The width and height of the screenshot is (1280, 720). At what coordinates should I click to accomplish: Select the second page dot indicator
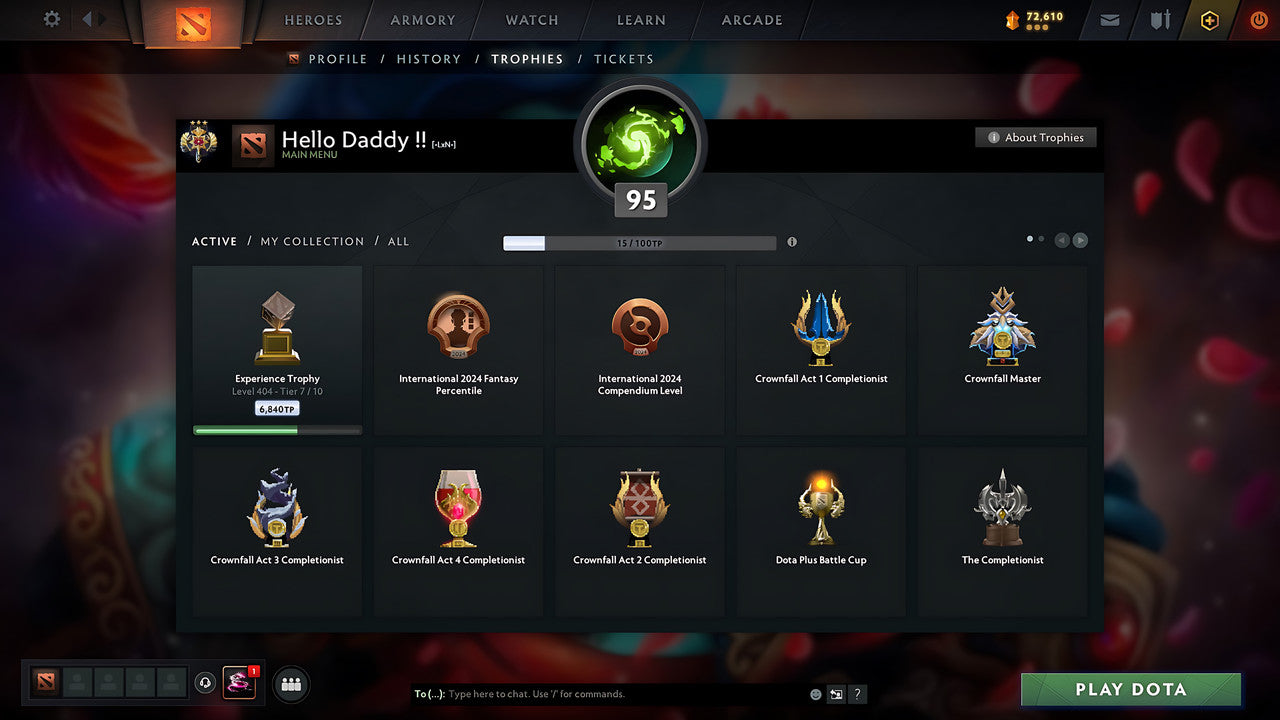[x=1042, y=239]
